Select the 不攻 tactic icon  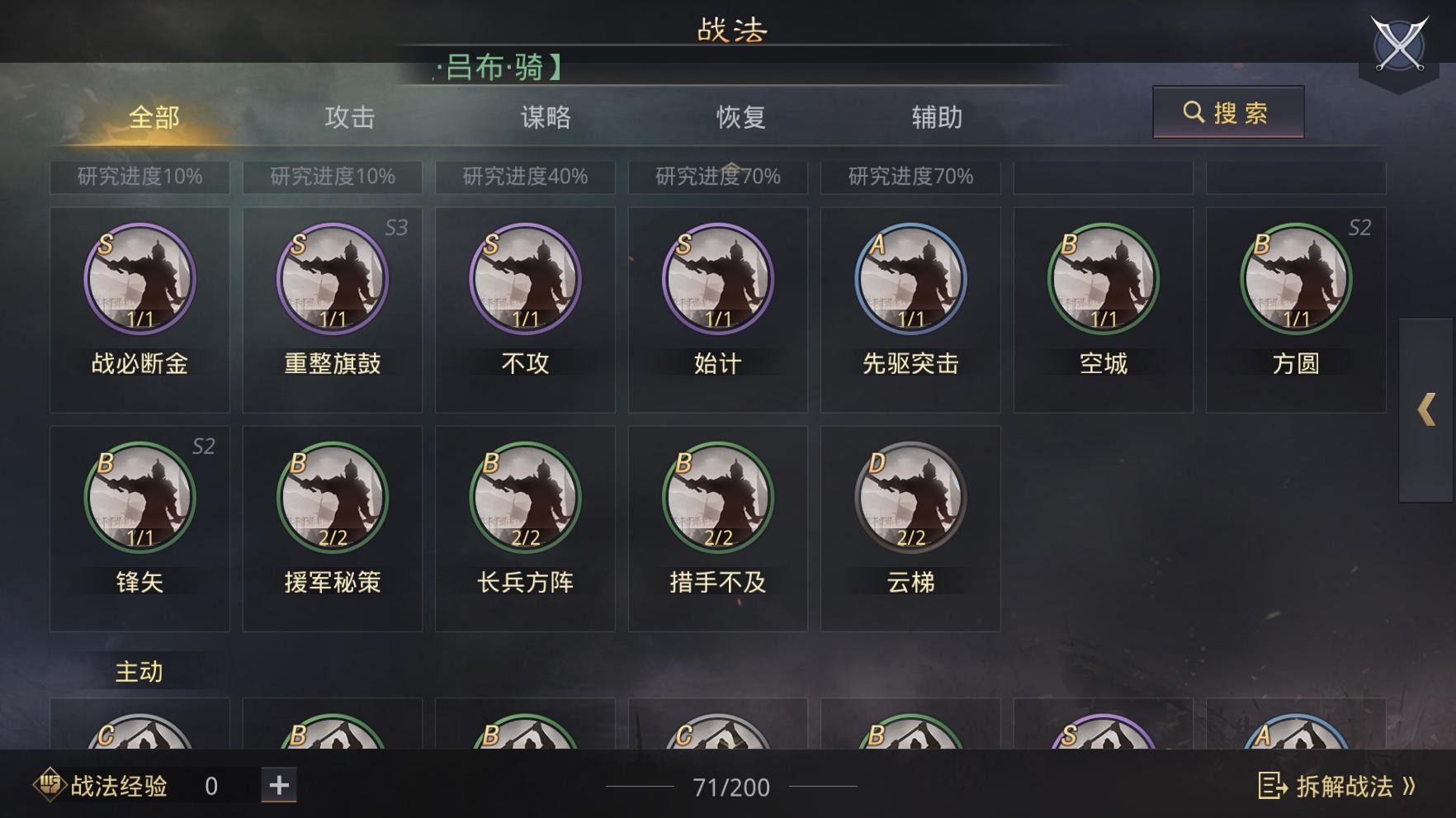point(524,279)
